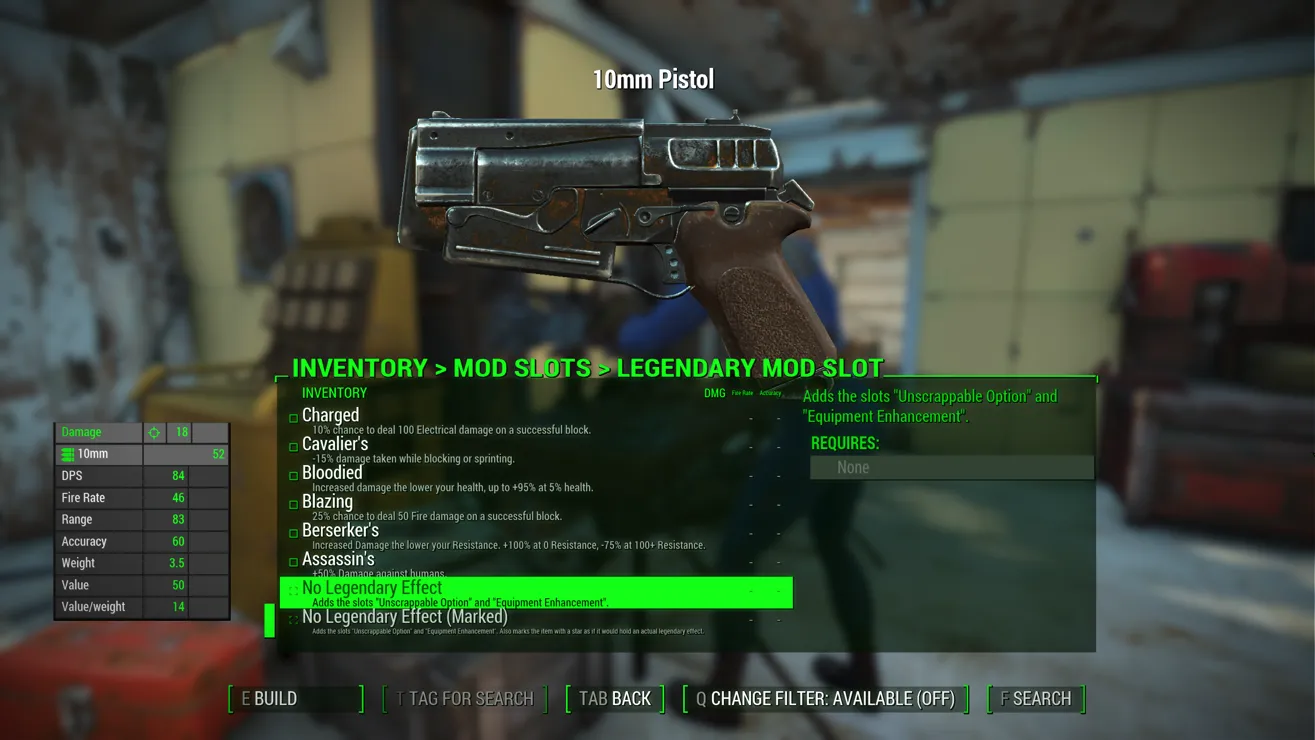Screen dimensions: 1315x740
Task: Select the Blazing legendary mod
Action: click(x=327, y=502)
